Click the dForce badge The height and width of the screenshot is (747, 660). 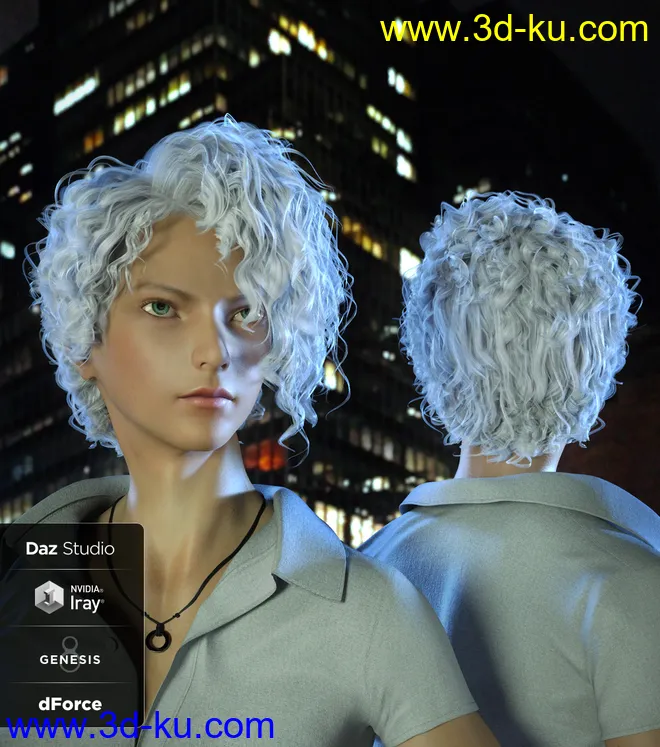[70, 704]
